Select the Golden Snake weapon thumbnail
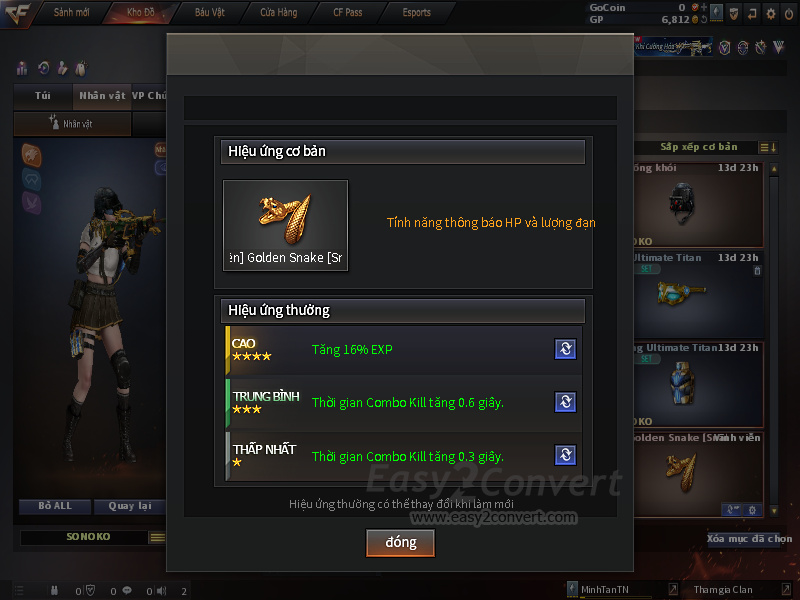Image resolution: width=800 pixels, height=600 pixels. coord(285,225)
